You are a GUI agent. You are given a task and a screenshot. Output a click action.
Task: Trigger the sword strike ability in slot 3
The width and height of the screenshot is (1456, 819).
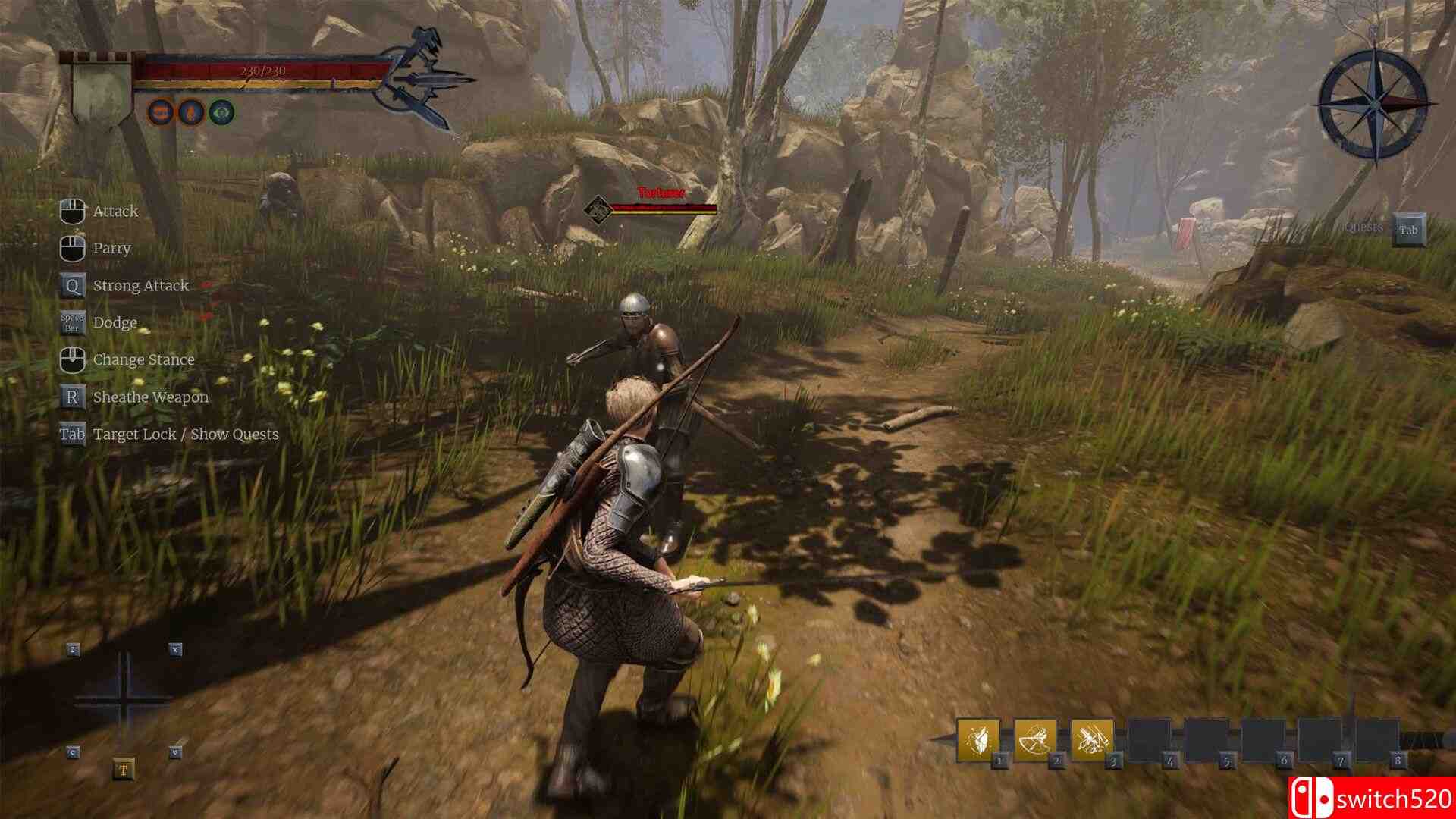click(x=1092, y=739)
